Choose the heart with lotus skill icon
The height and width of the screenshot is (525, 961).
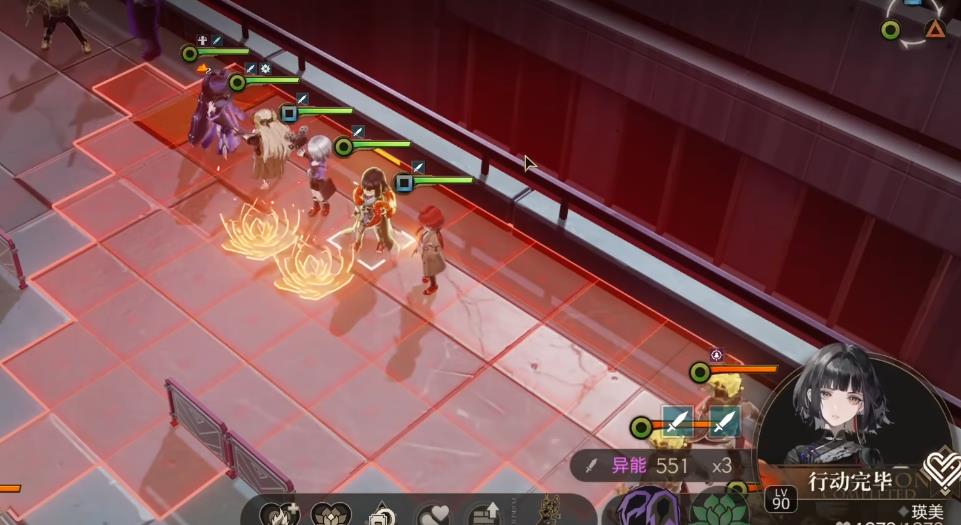coord(330,514)
